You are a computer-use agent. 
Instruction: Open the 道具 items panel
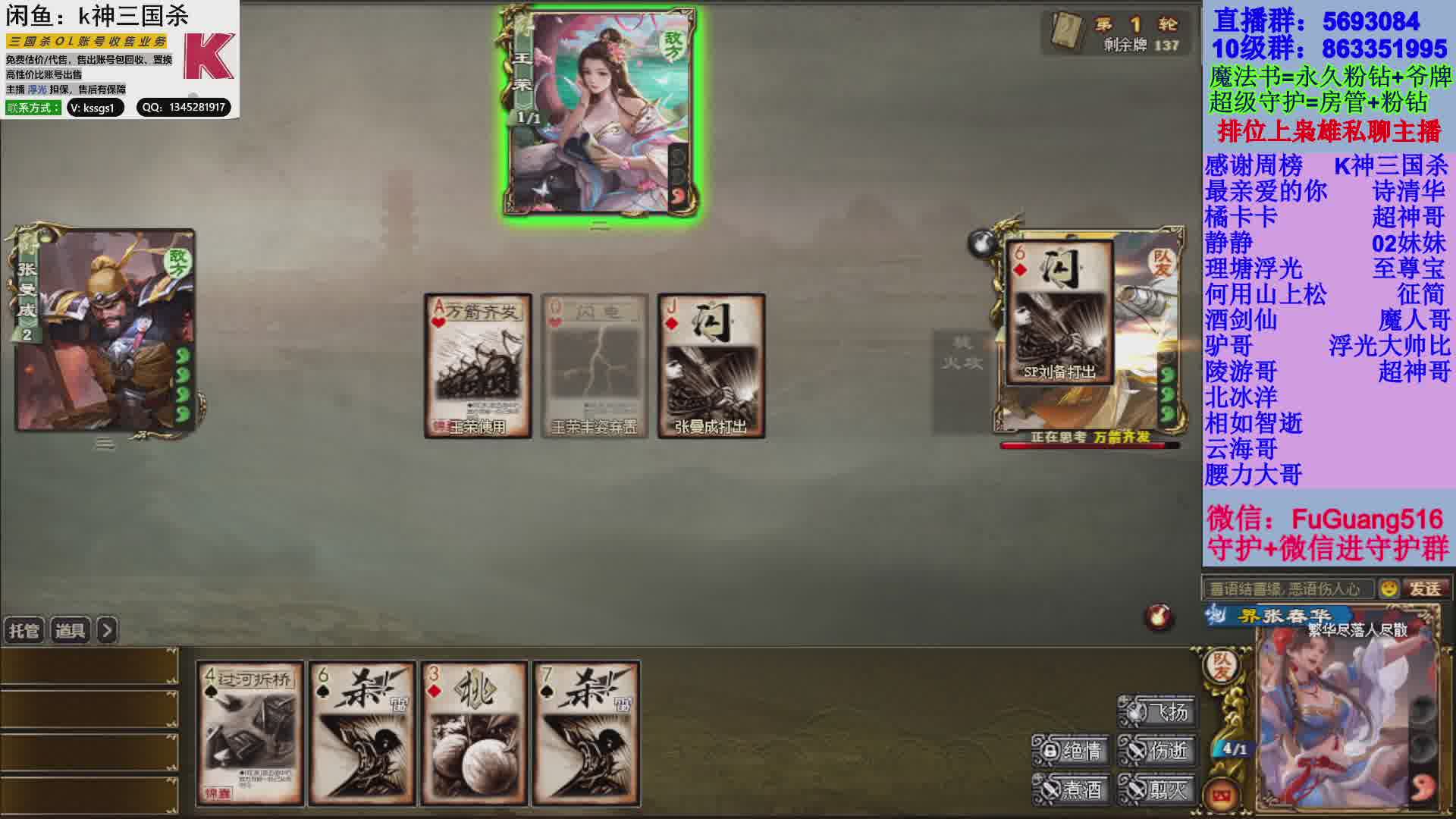[71, 630]
